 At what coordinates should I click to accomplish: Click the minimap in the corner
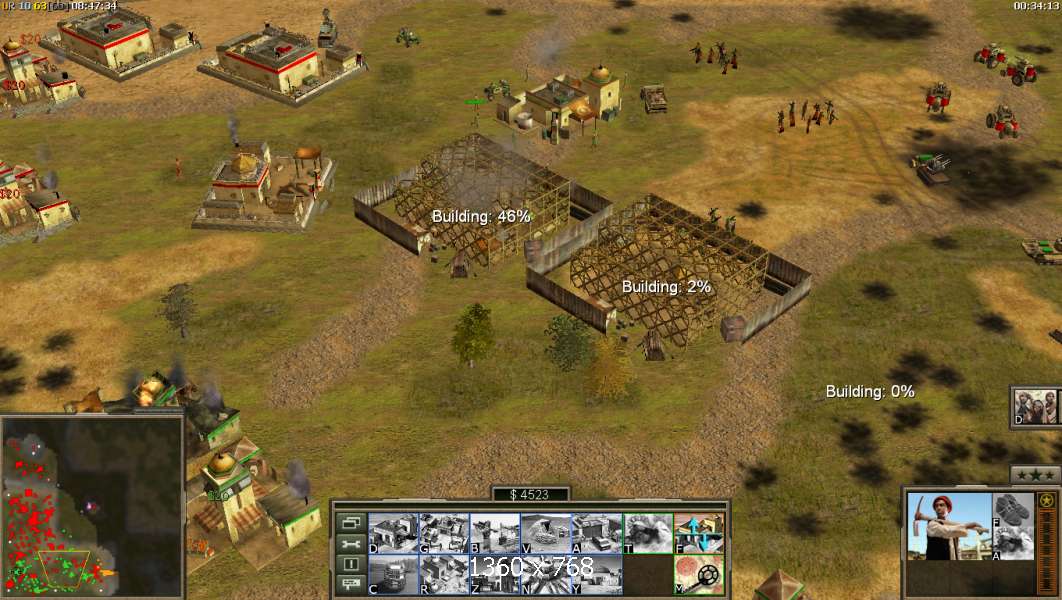tap(92, 506)
